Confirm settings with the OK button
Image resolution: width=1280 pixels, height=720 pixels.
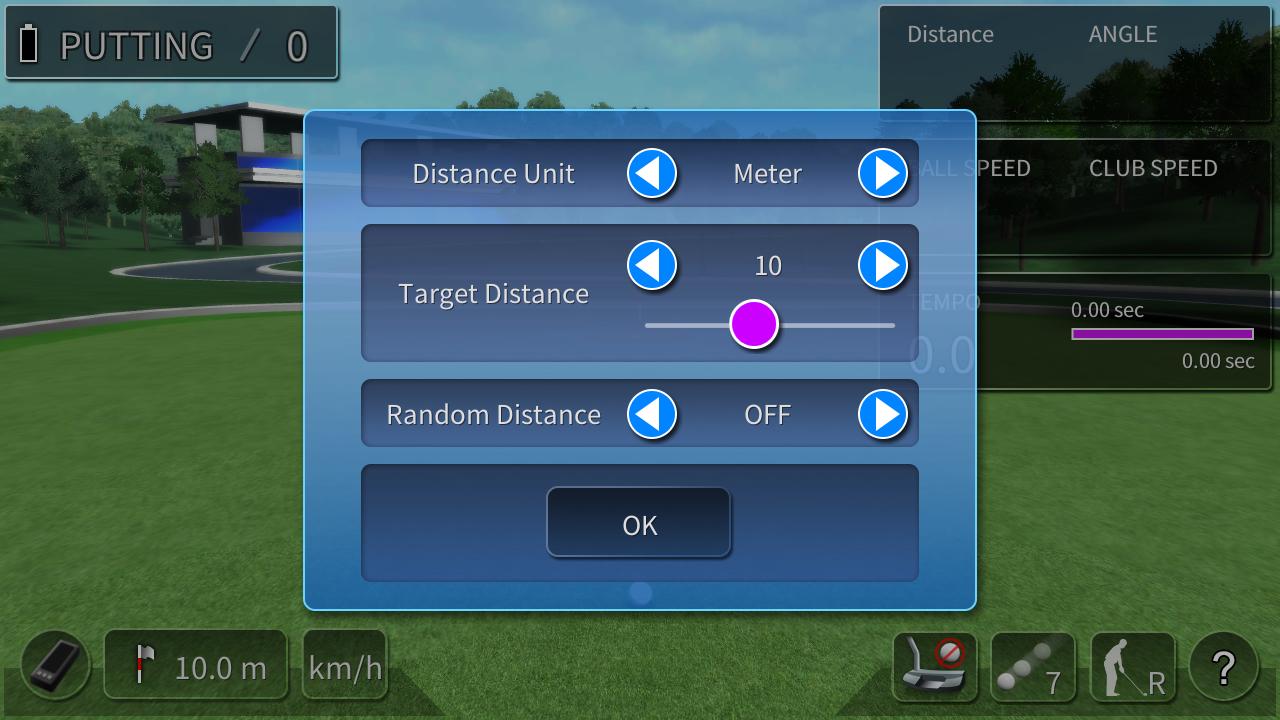click(639, 523)
